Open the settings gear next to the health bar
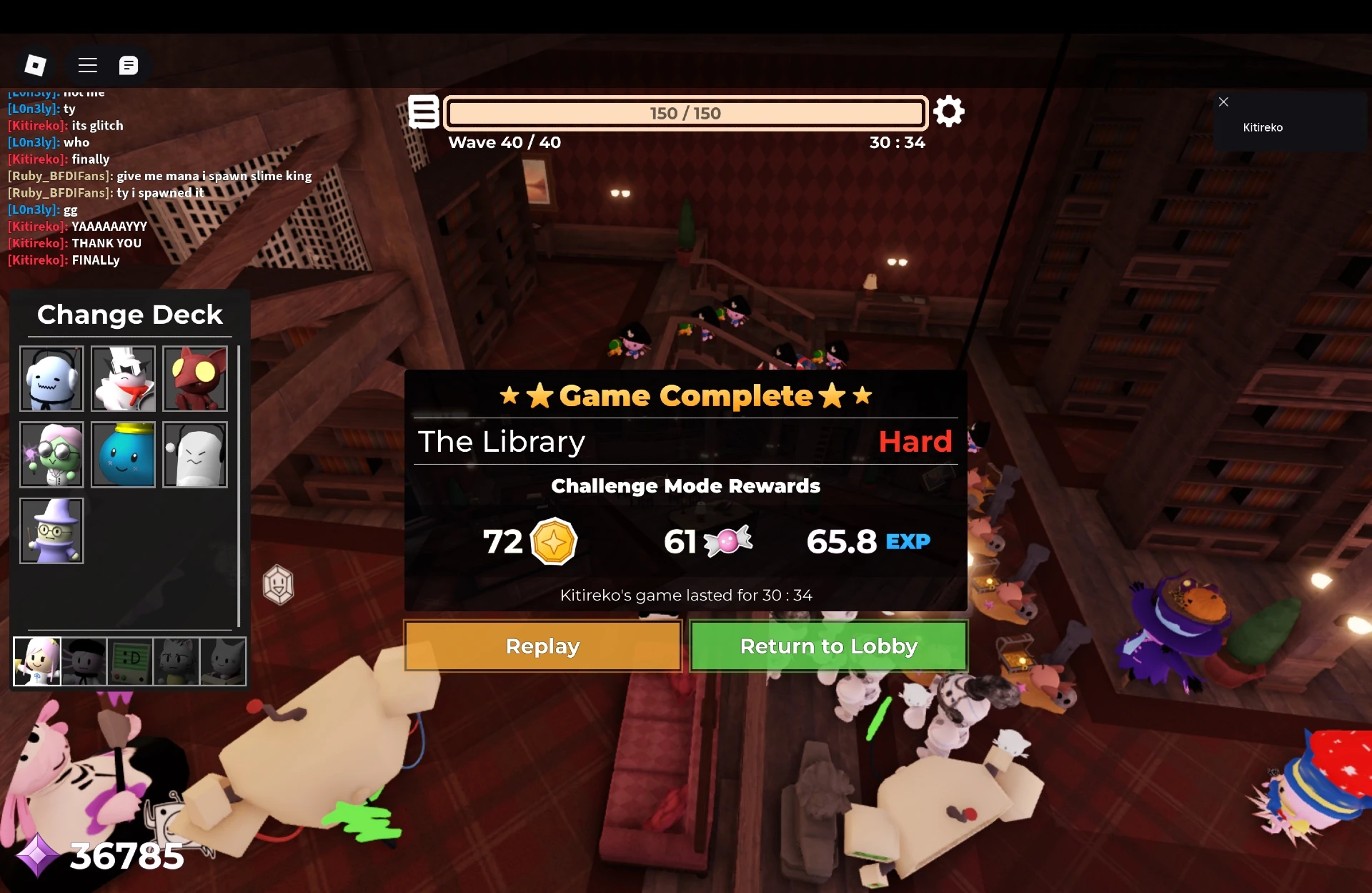The width and height of the screenshot is (1372, 893). point(949,112)
